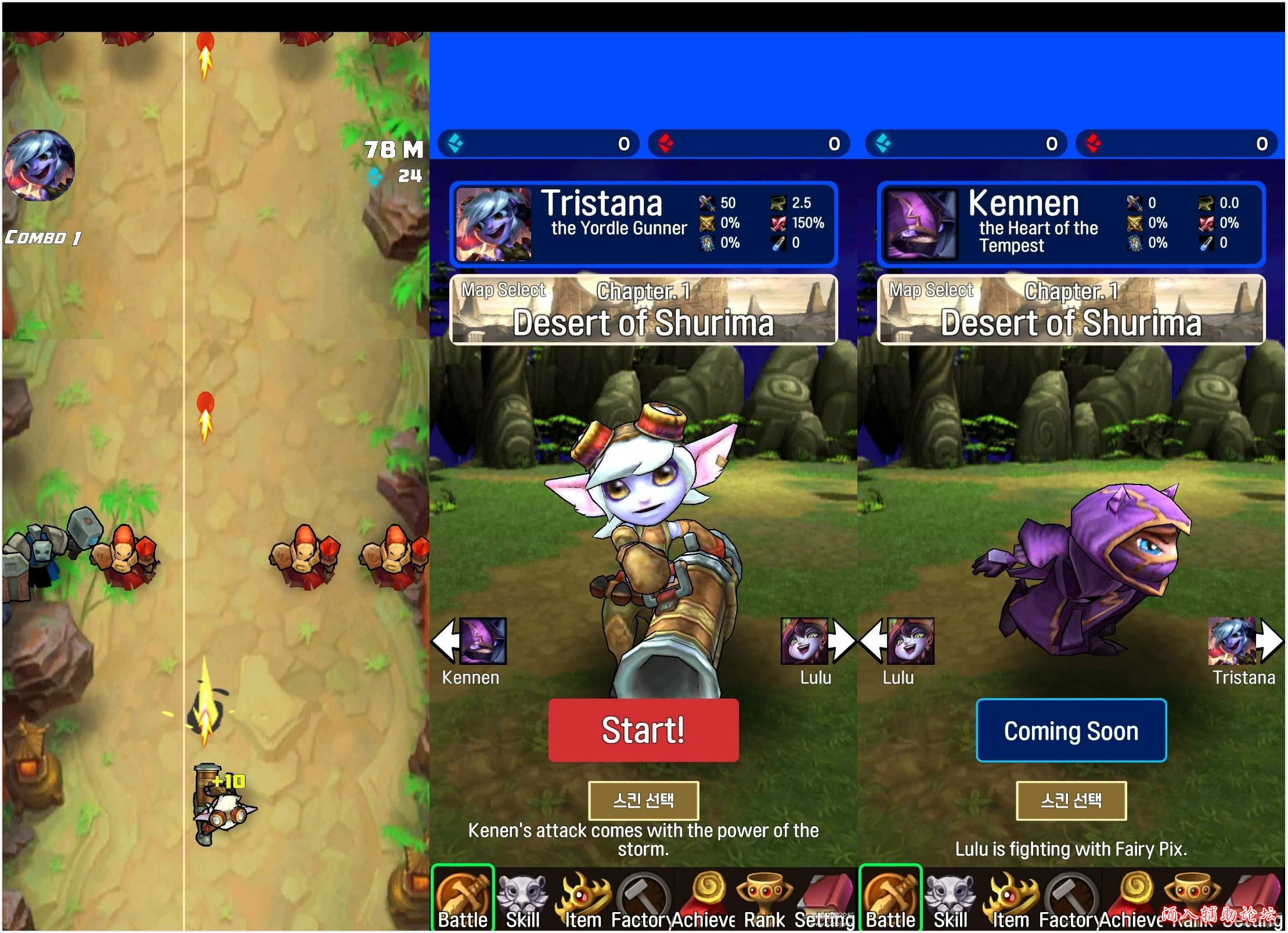The image size is (1288, 933).
Task: Choose the Lulu portrait on Tristana's screen
Action: point(804,641)
